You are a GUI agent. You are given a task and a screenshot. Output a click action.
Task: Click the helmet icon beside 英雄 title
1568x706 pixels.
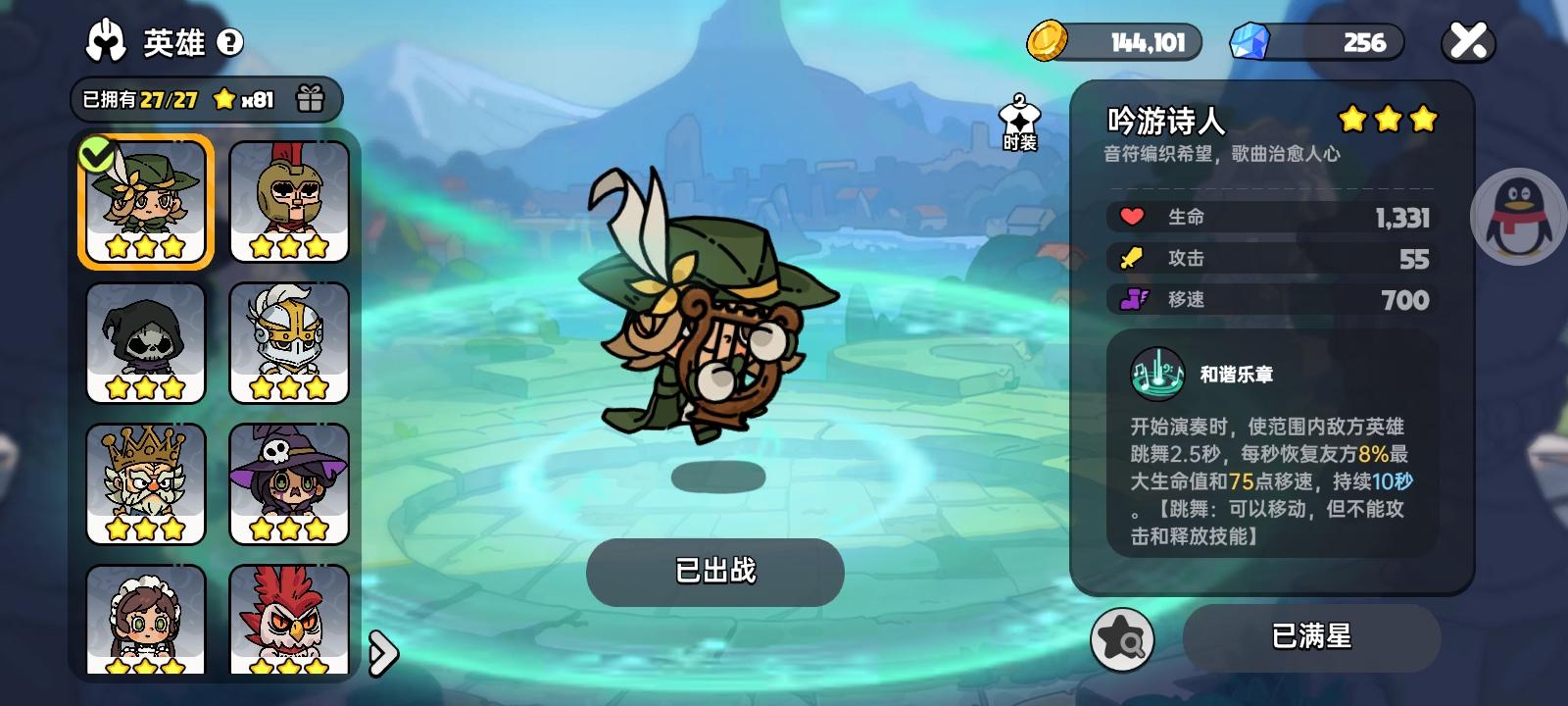[107, 41]
